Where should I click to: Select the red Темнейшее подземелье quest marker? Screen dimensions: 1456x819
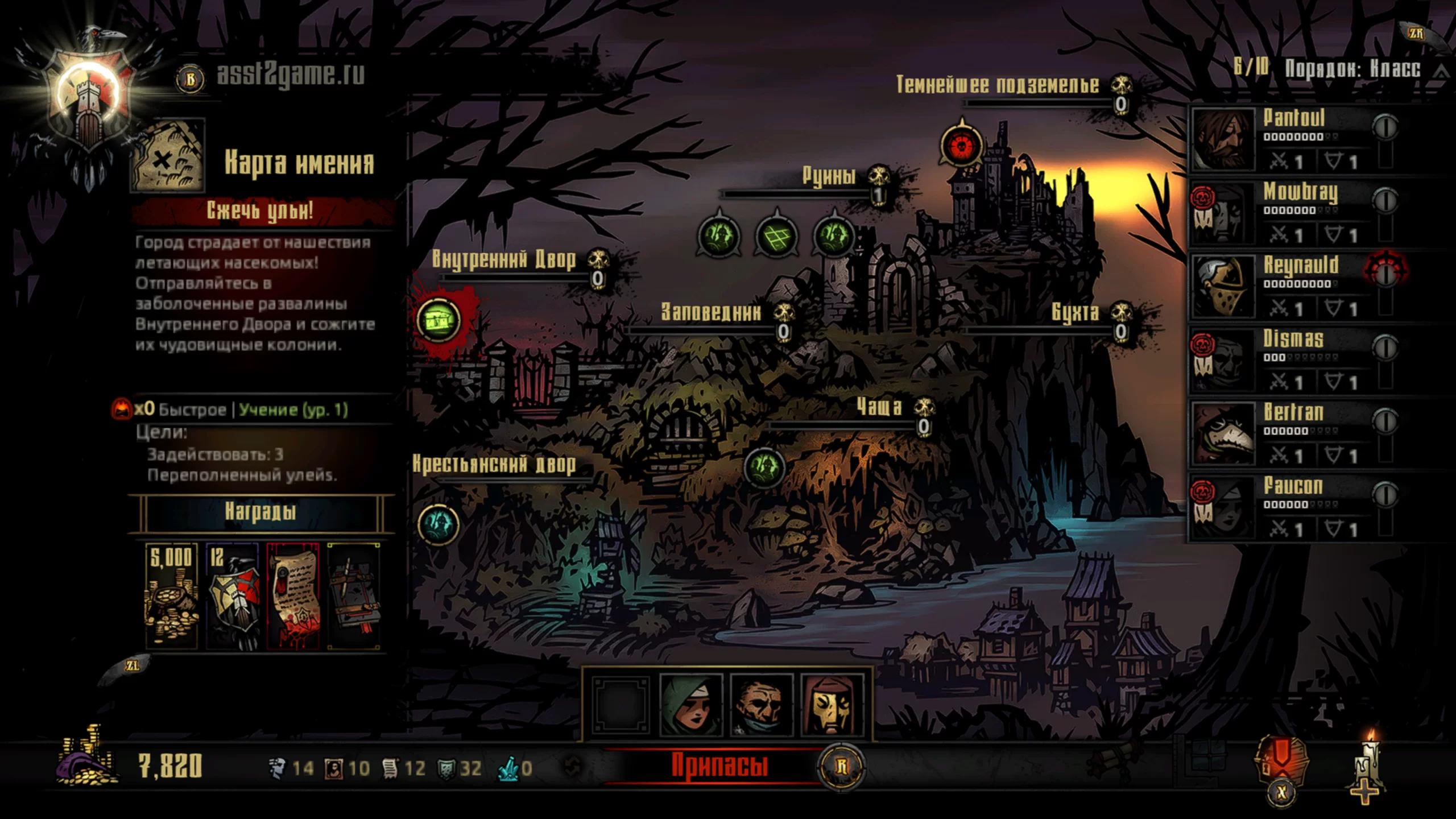click(x=962, y=146)
